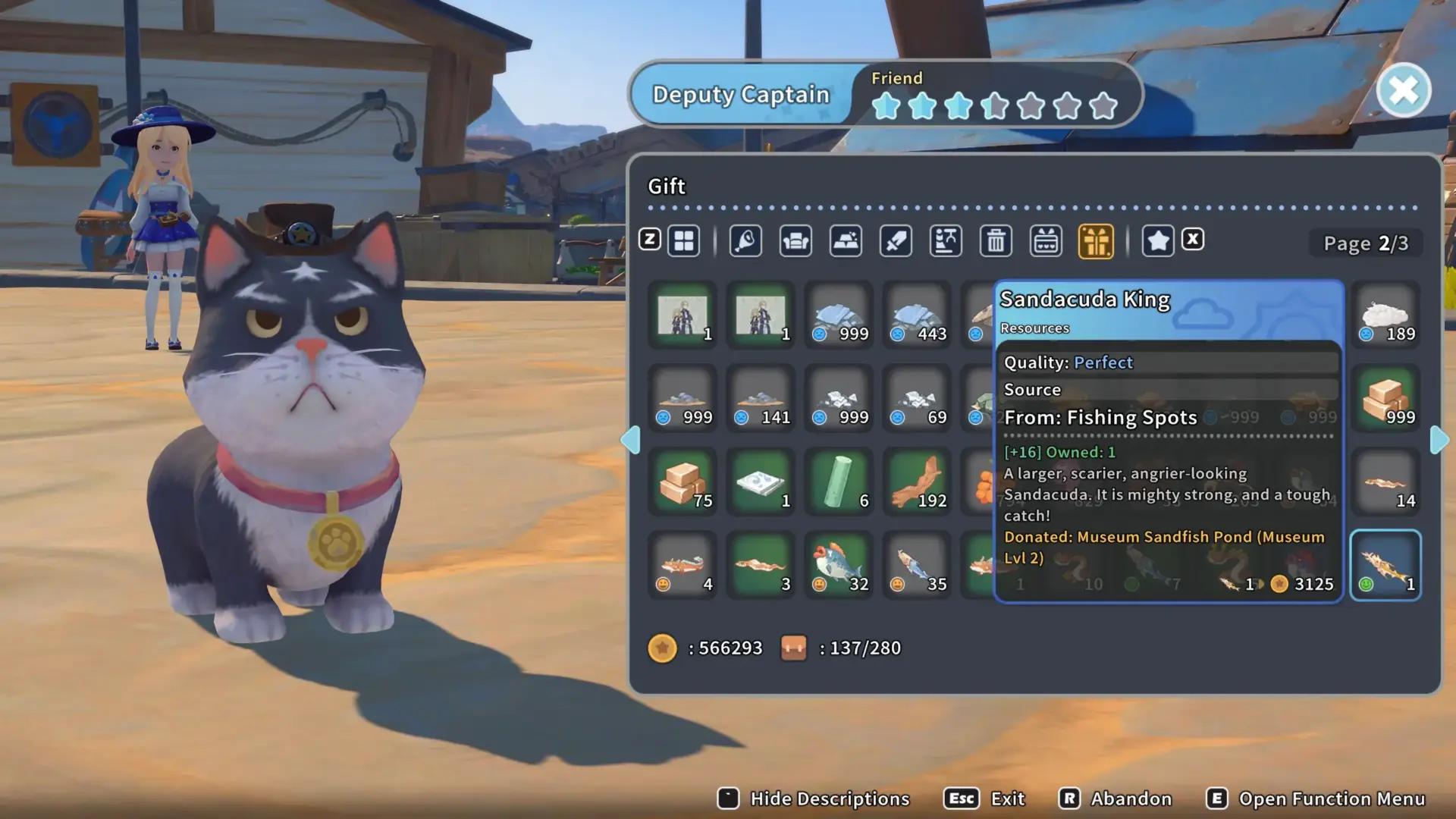Choose the stack of 75 bricks
1456x819 pixels.
click(683, 482)
